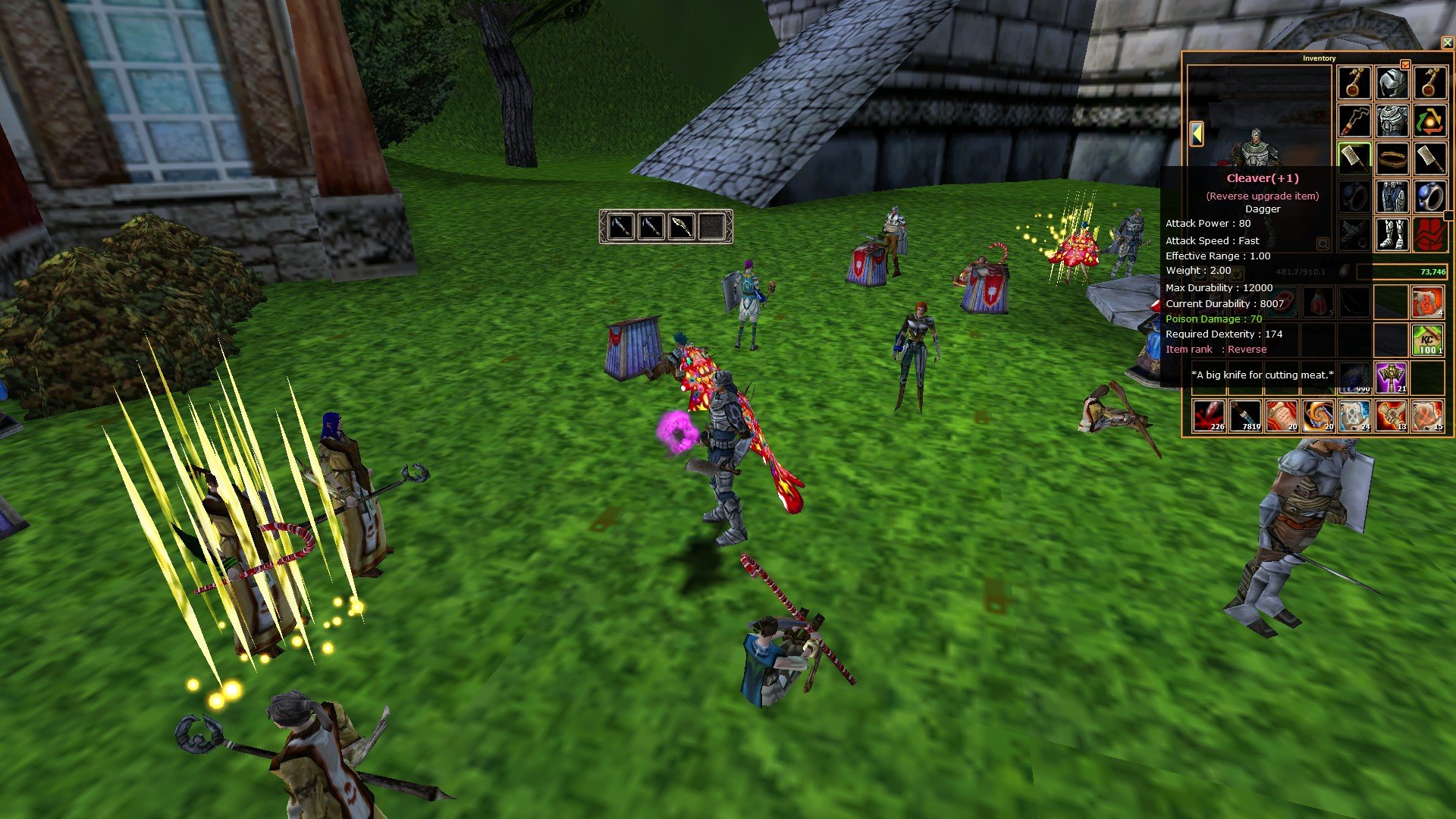Select the blue gem ring slot
The image size is (1456, 819).
click(x=1429, y=196)
